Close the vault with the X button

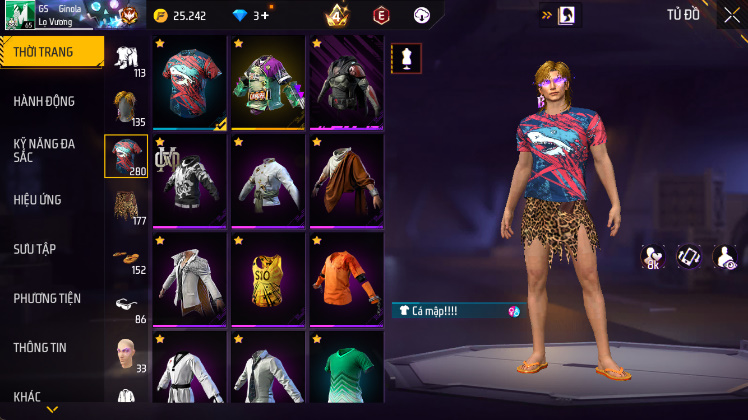tap(733, 15)
